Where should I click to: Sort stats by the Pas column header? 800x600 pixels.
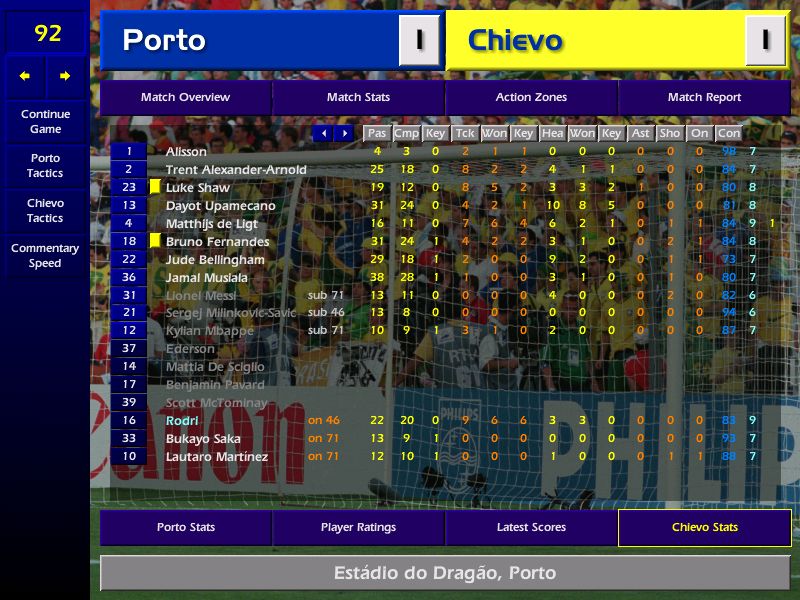pyautogui.click(x=377, y=133)
